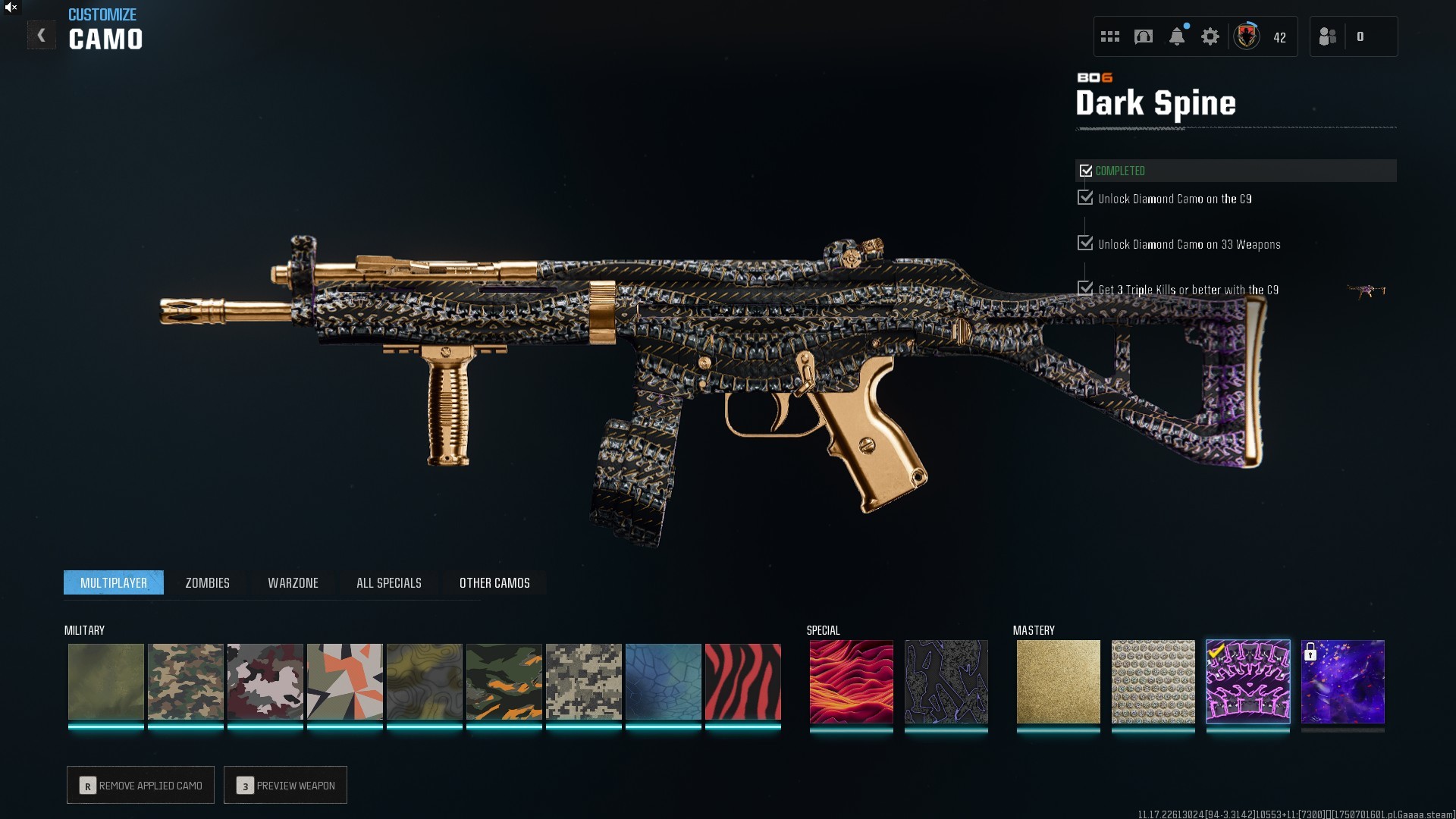Open the settings gear icon
Viewport: 1456px width, 819px height.
pyautogui.click(x=1210, y=36)
